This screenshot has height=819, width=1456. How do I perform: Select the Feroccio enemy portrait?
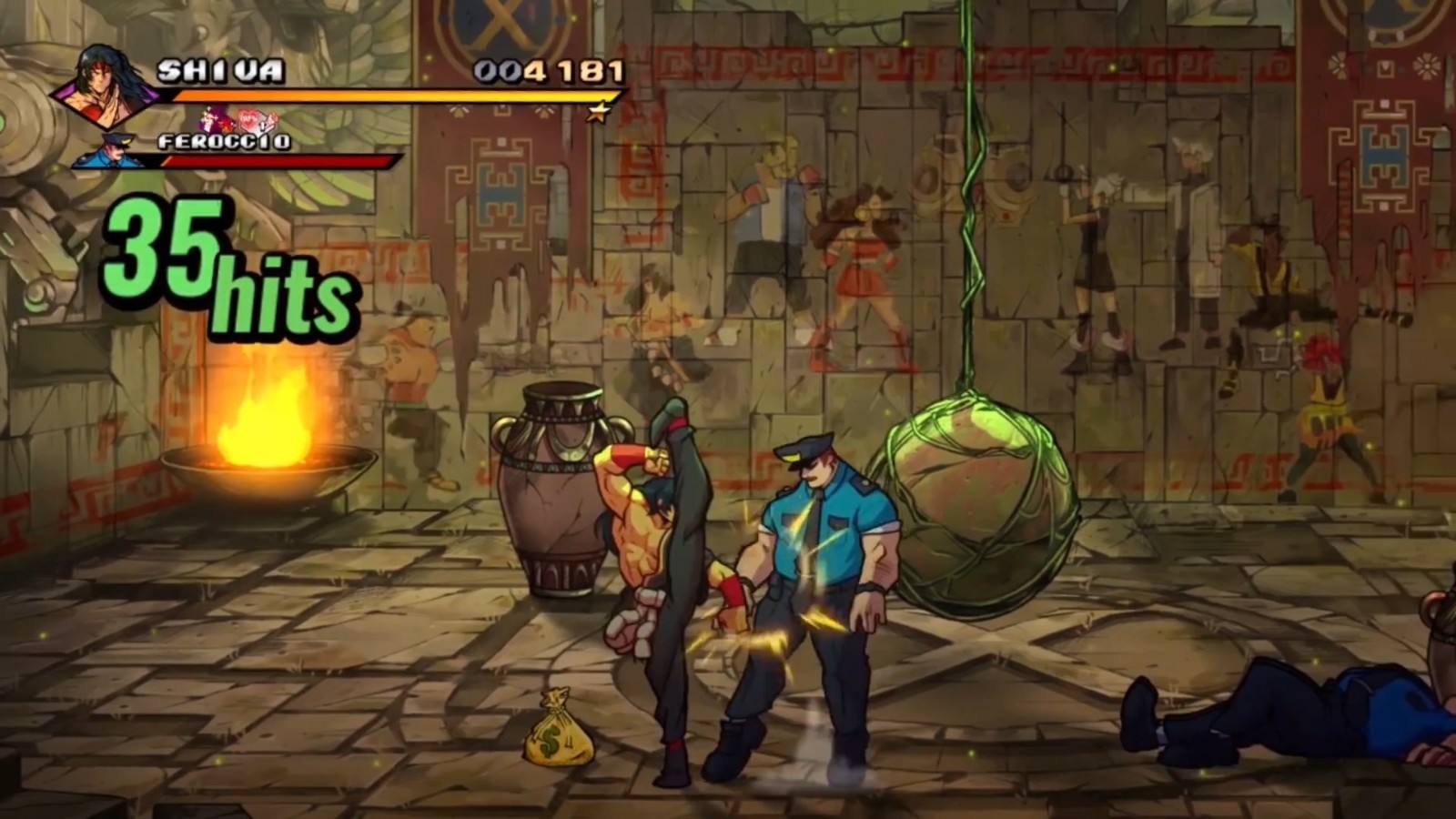point(113,152)
